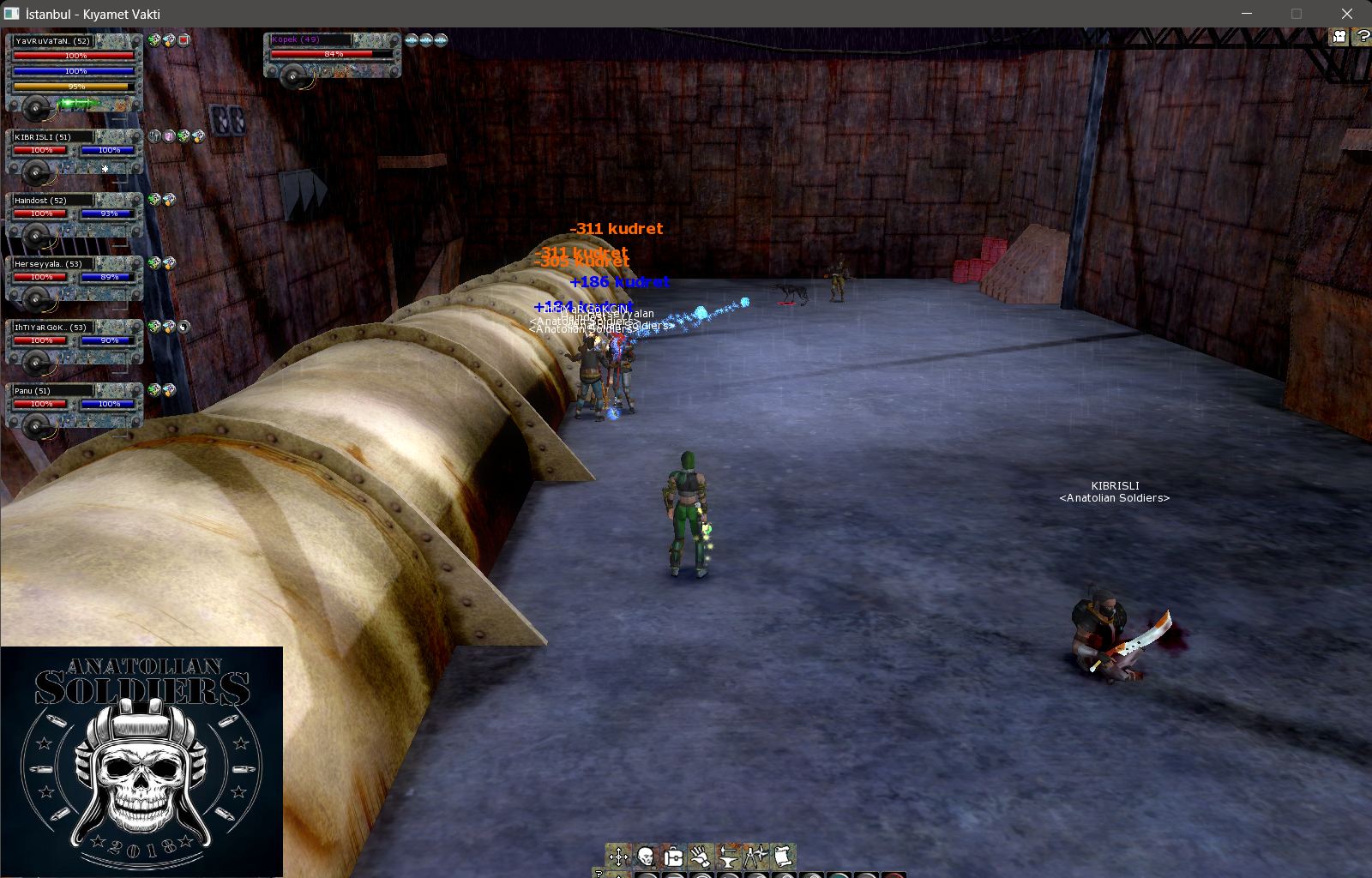Click the four-way move arrows toolbar icon
1372x878 pixels.
coord(618,856)
